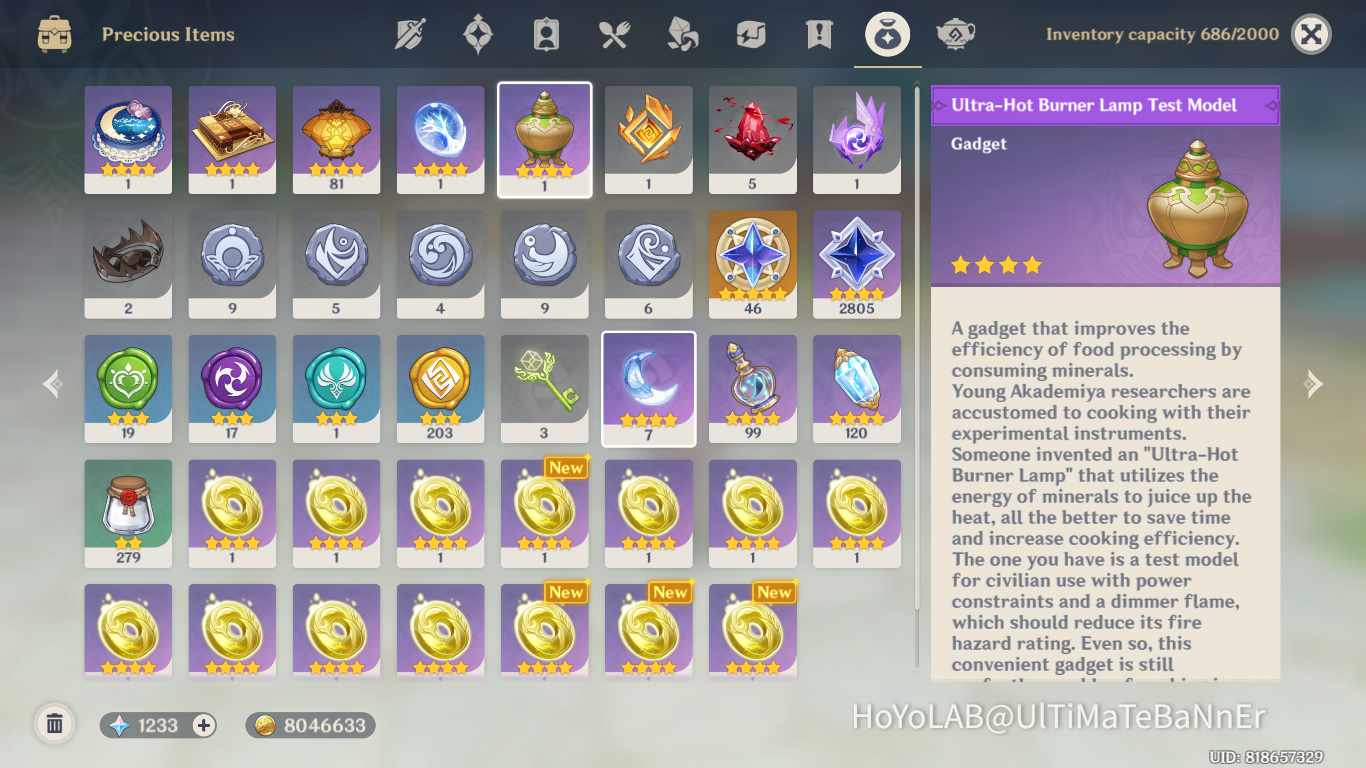Select a golden disc marked New
Viewport: 1366px width, 768px height.
pyautogui.click(x=544, y=513)
